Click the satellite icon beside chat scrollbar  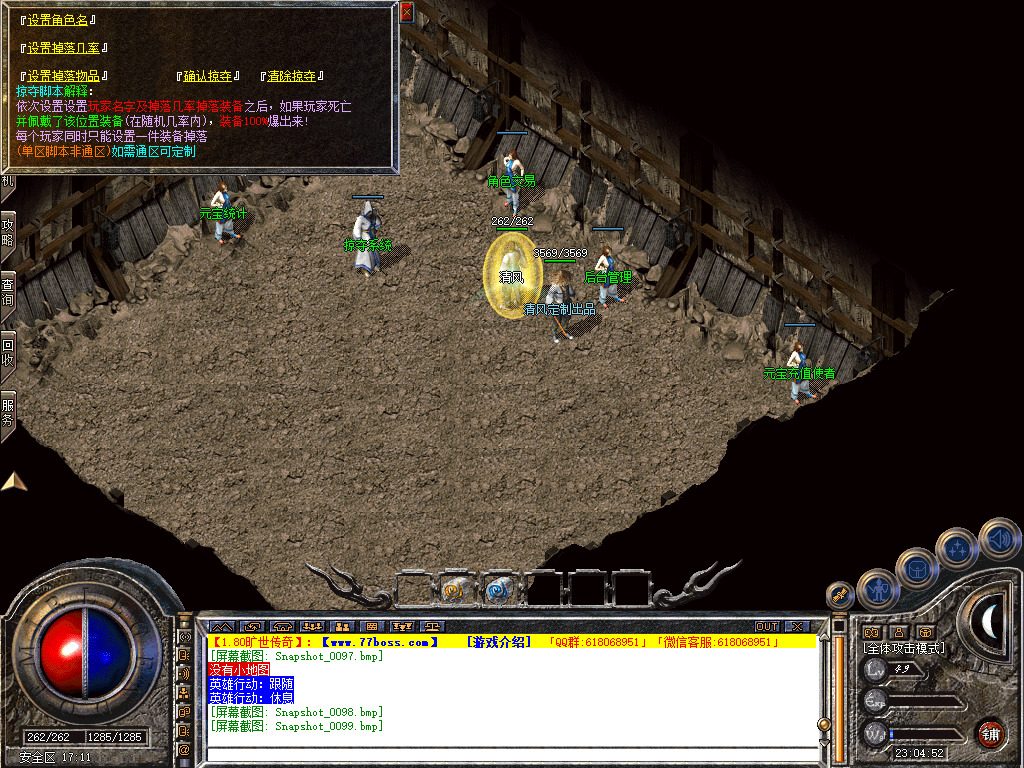840,595
